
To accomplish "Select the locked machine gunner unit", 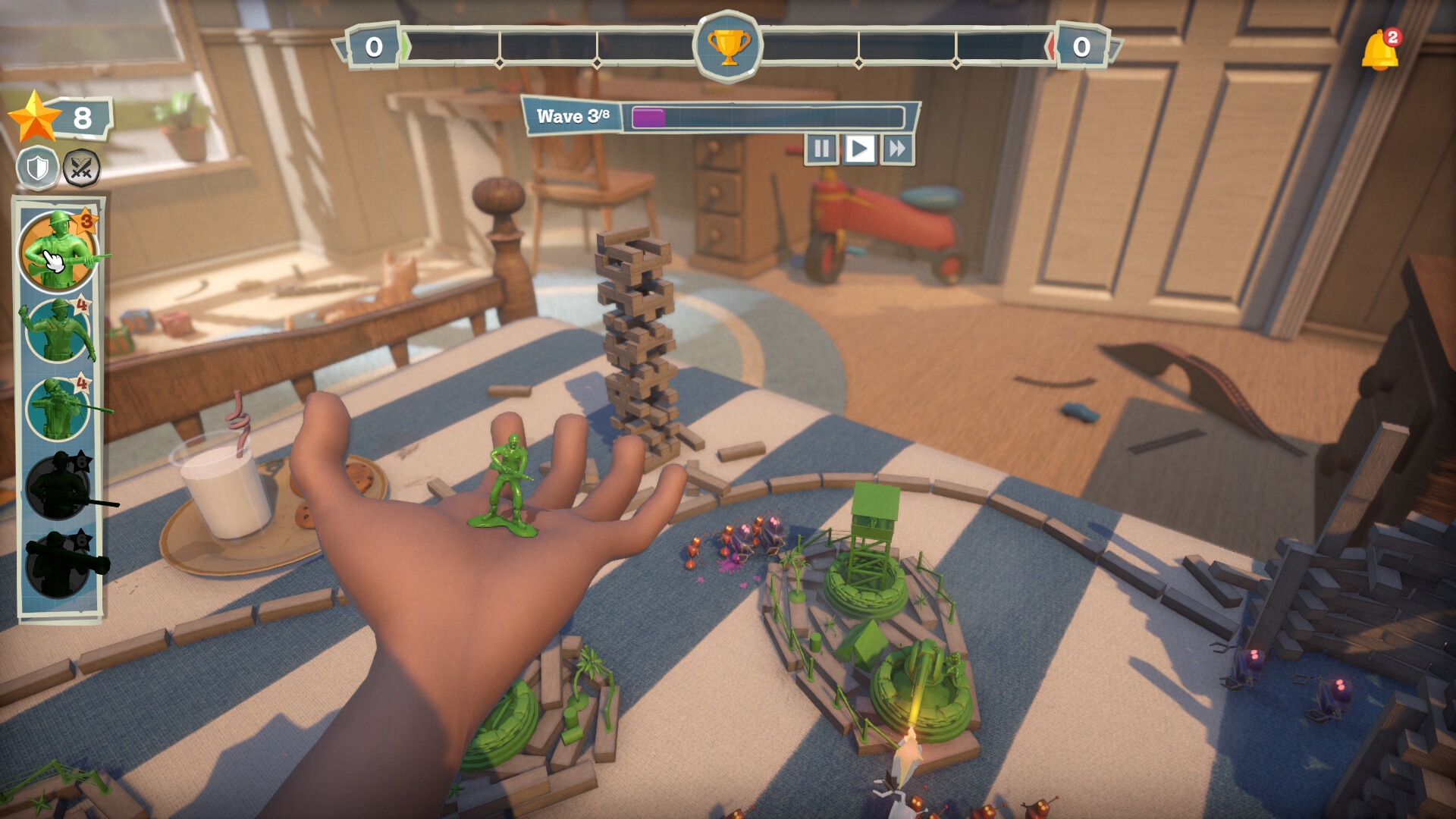I will [x=59, y=487].
